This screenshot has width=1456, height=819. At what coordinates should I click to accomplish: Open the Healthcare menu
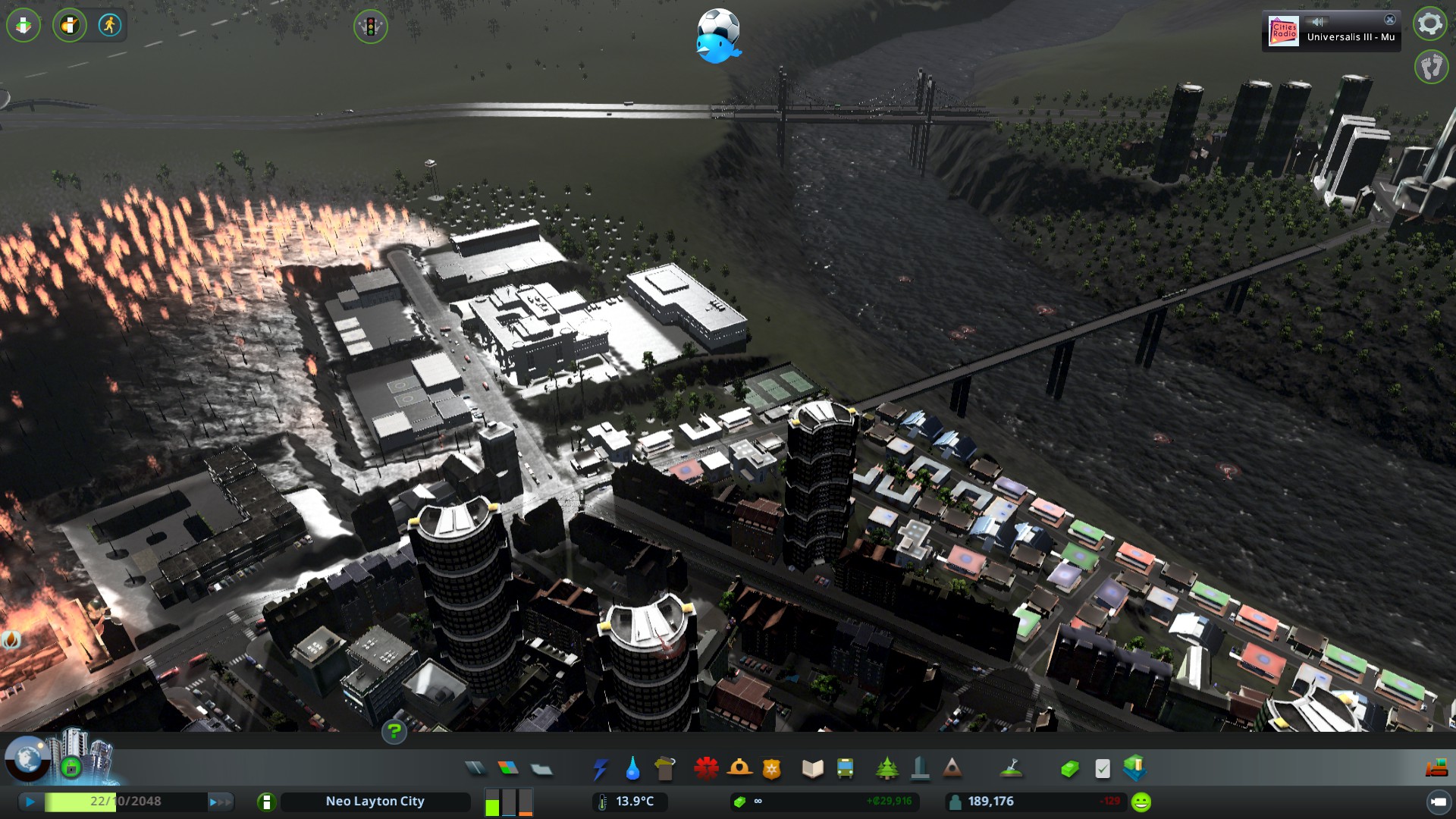click(x=706, y=769)
